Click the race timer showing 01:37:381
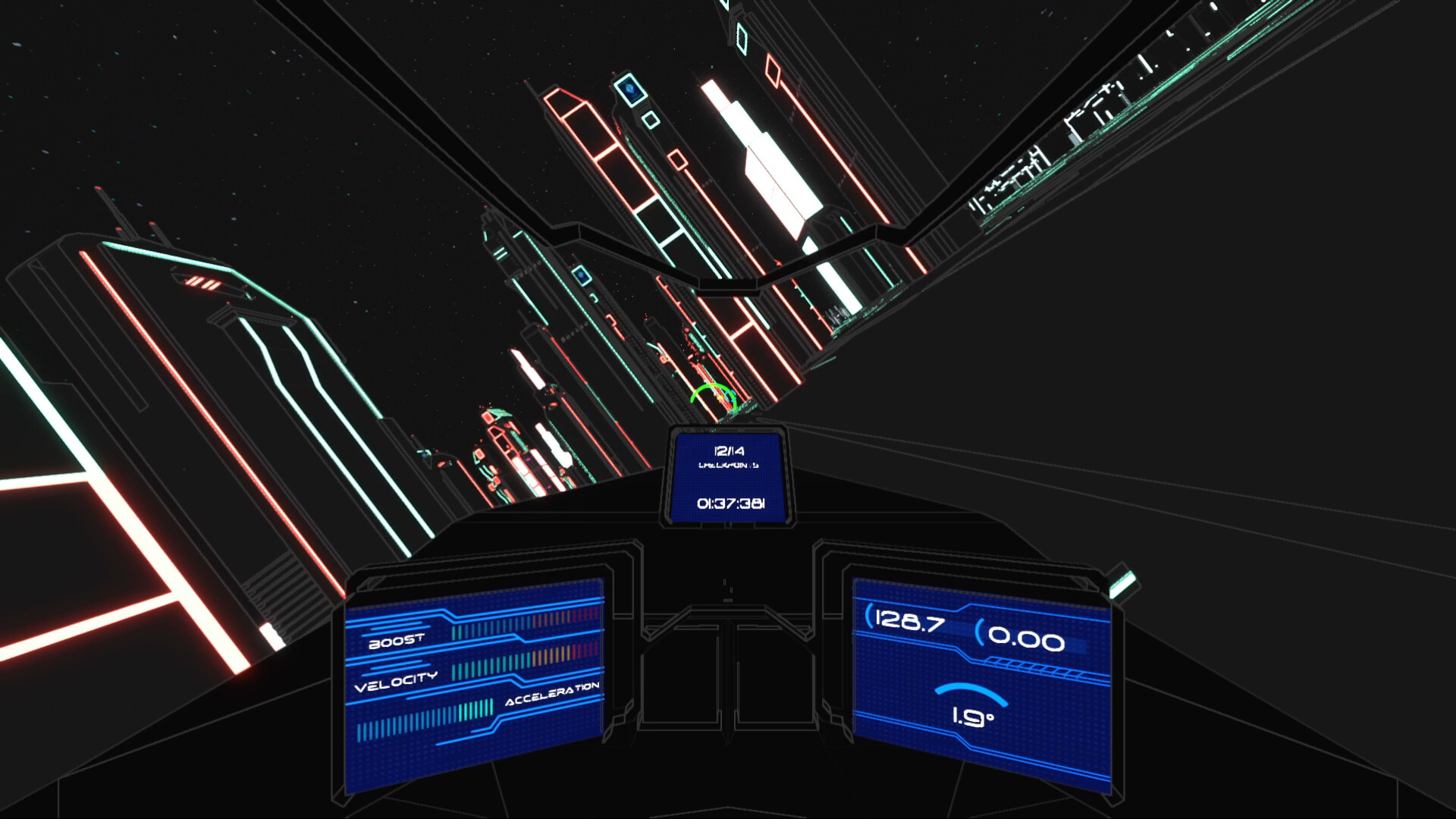 tap(730, 503)
